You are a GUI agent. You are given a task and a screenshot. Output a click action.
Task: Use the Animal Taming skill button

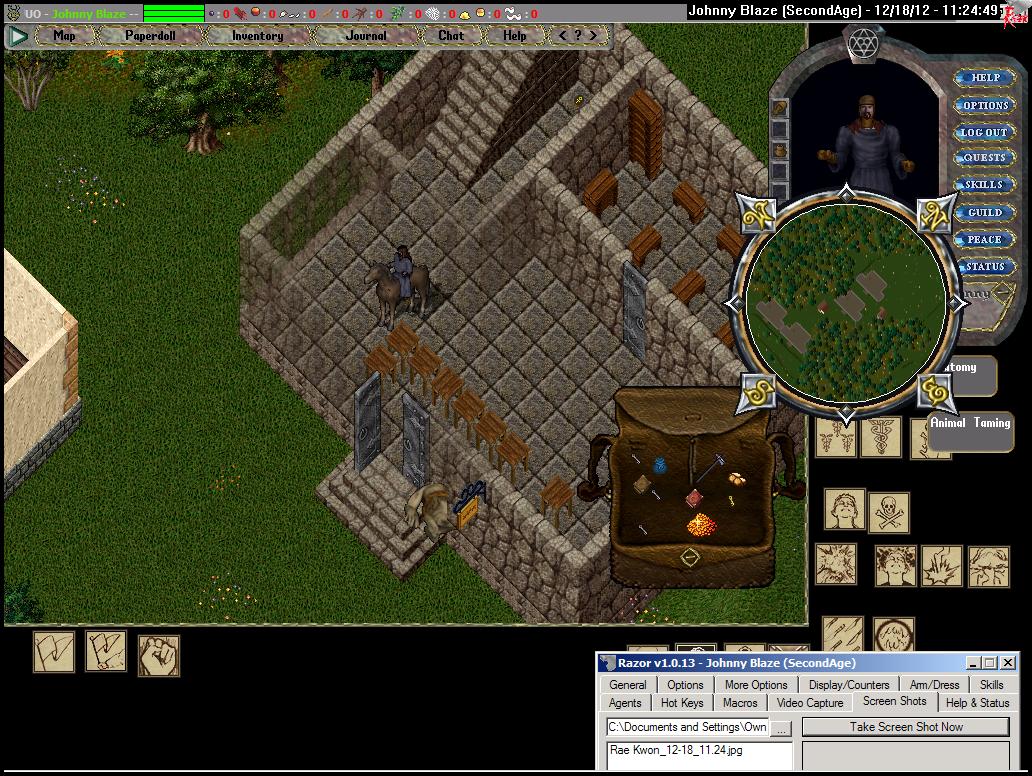[970, 423]
